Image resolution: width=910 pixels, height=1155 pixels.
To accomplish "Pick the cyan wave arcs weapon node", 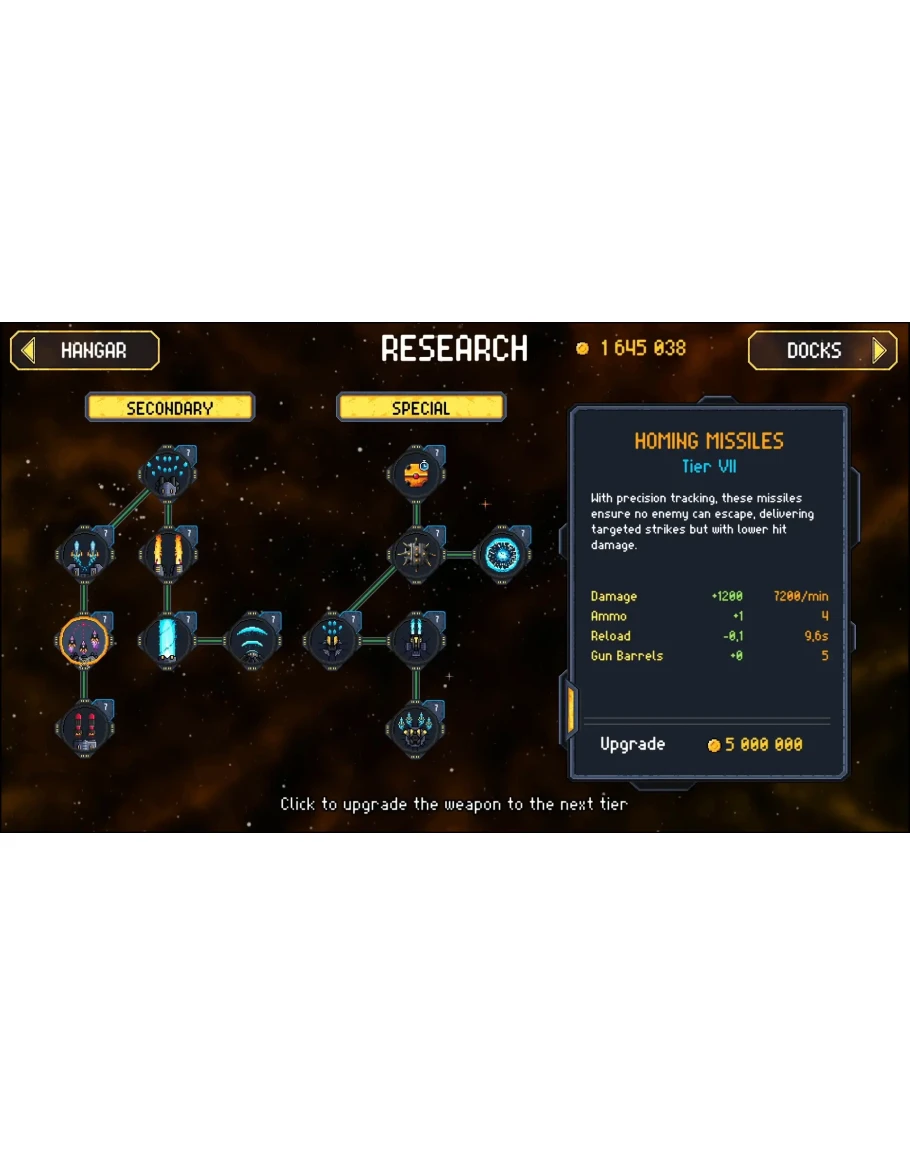I will tap(251, 640).
